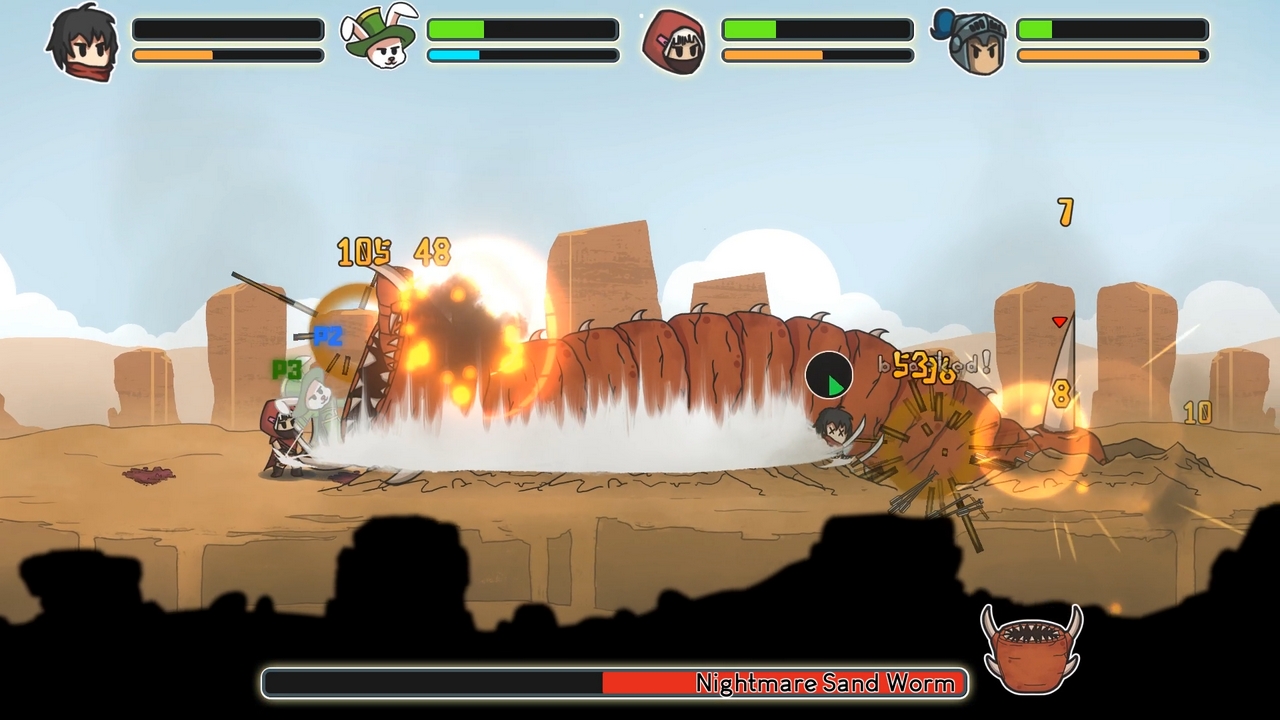Image resolution: width=1280 pixels, height=720 pixels.
Task: Click the first player's health bar
Action: click(x=227, y=30)
